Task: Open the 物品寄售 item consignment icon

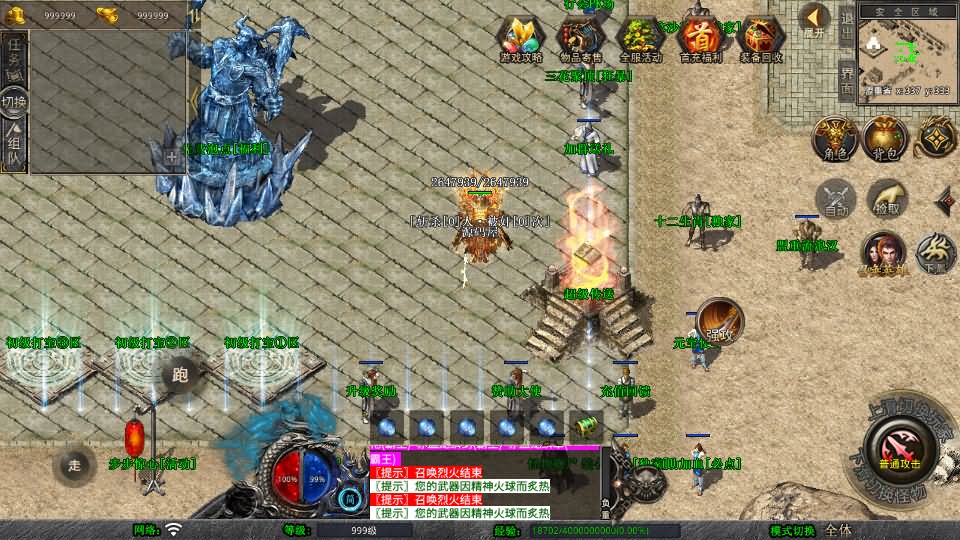Action: (581, 39)
